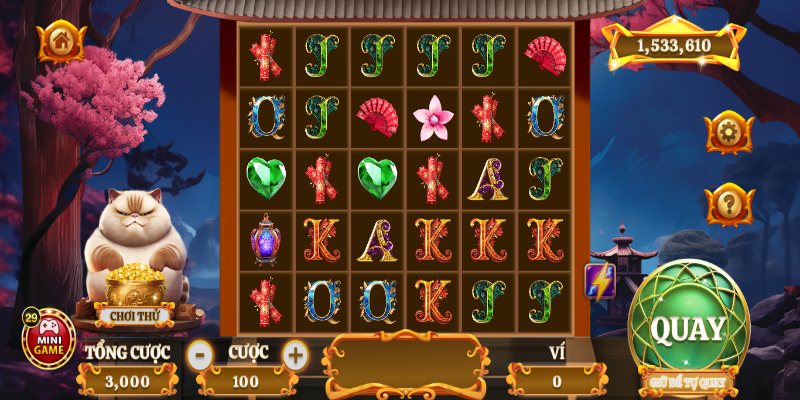Image resolution: width=800 pixels, height=400 pixels.
Task: Activate the Chơi Thử trial mode
Action: pyautogui.click(x=136, y=314)
